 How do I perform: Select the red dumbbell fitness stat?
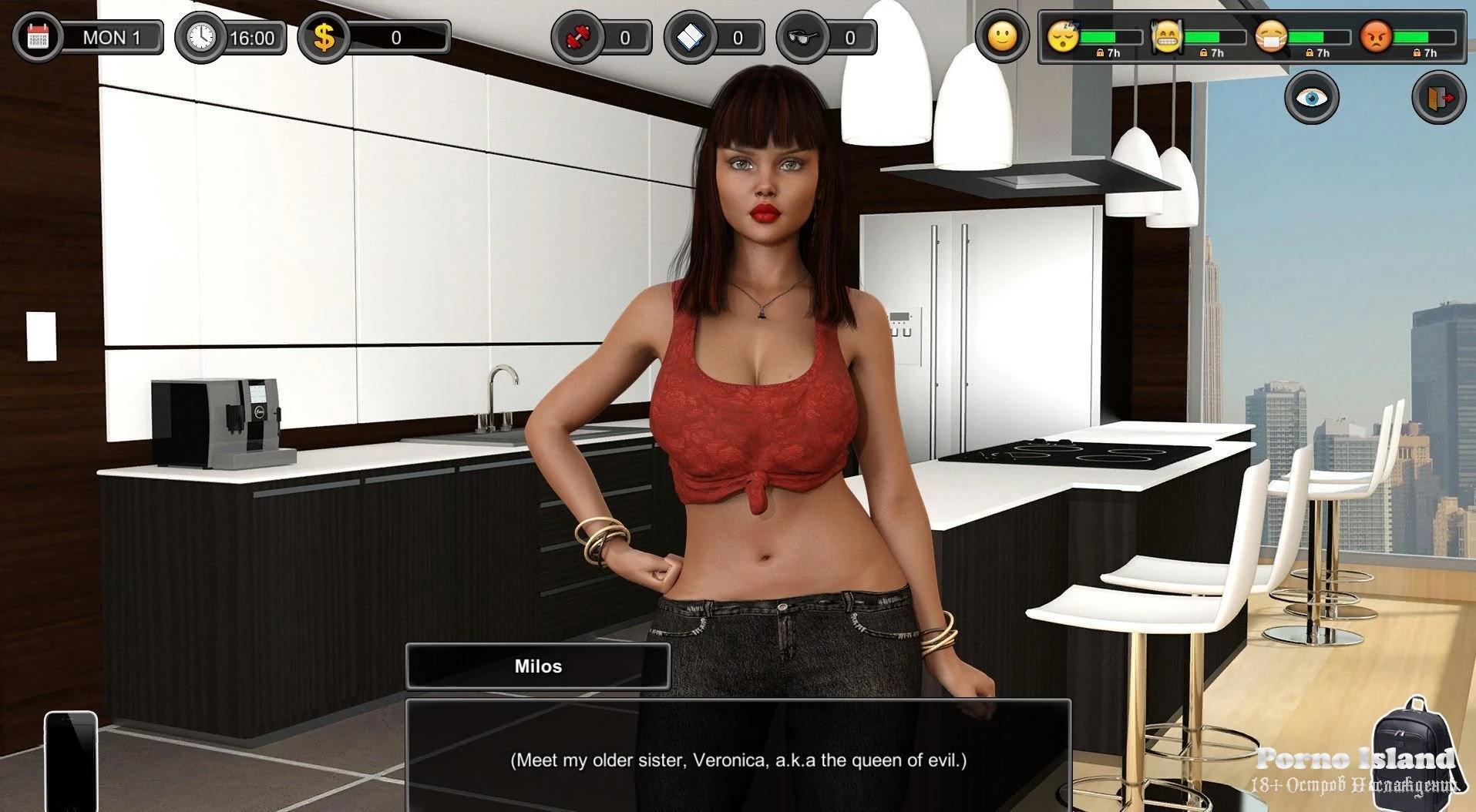point(578,37)
